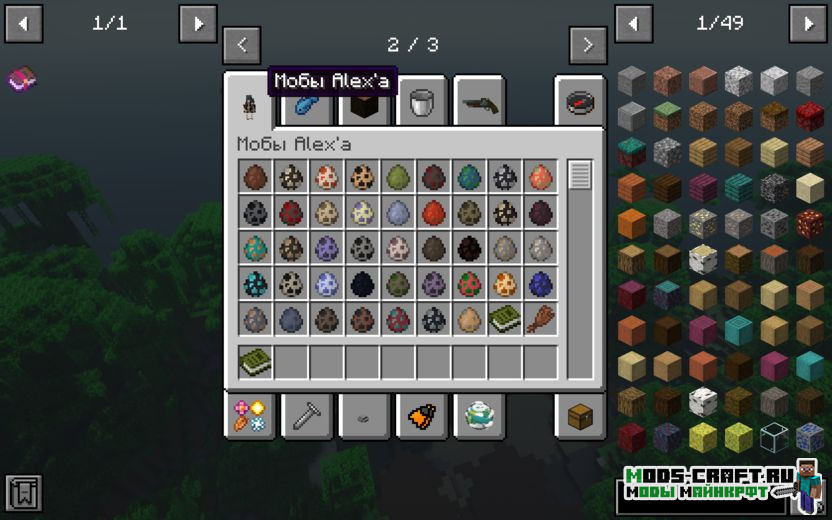Open the globe egg tab
The width and height of the screenshot is (832, 520).
(479, 415)
